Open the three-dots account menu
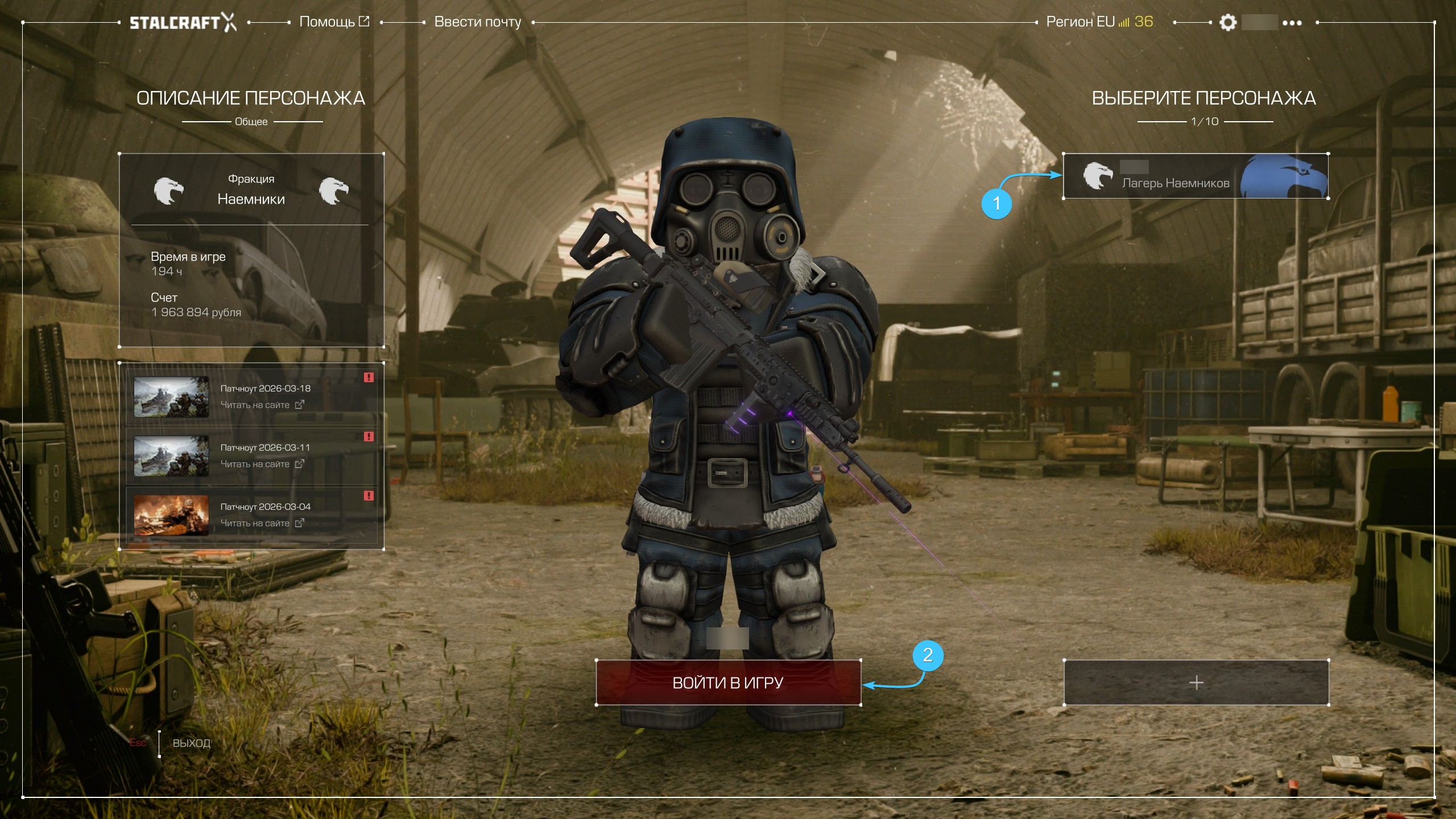 1292,23
